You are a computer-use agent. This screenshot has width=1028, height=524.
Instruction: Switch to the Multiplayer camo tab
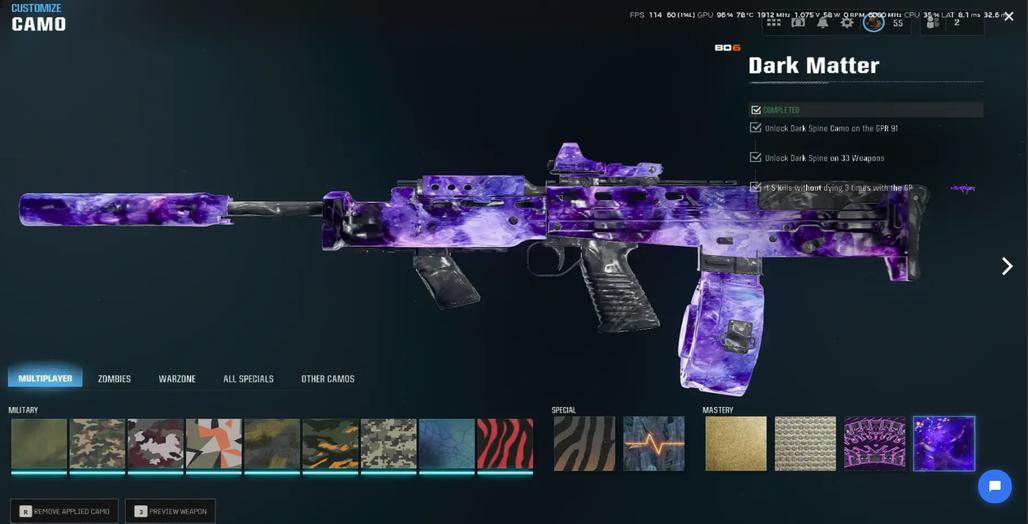coord(45,379)
